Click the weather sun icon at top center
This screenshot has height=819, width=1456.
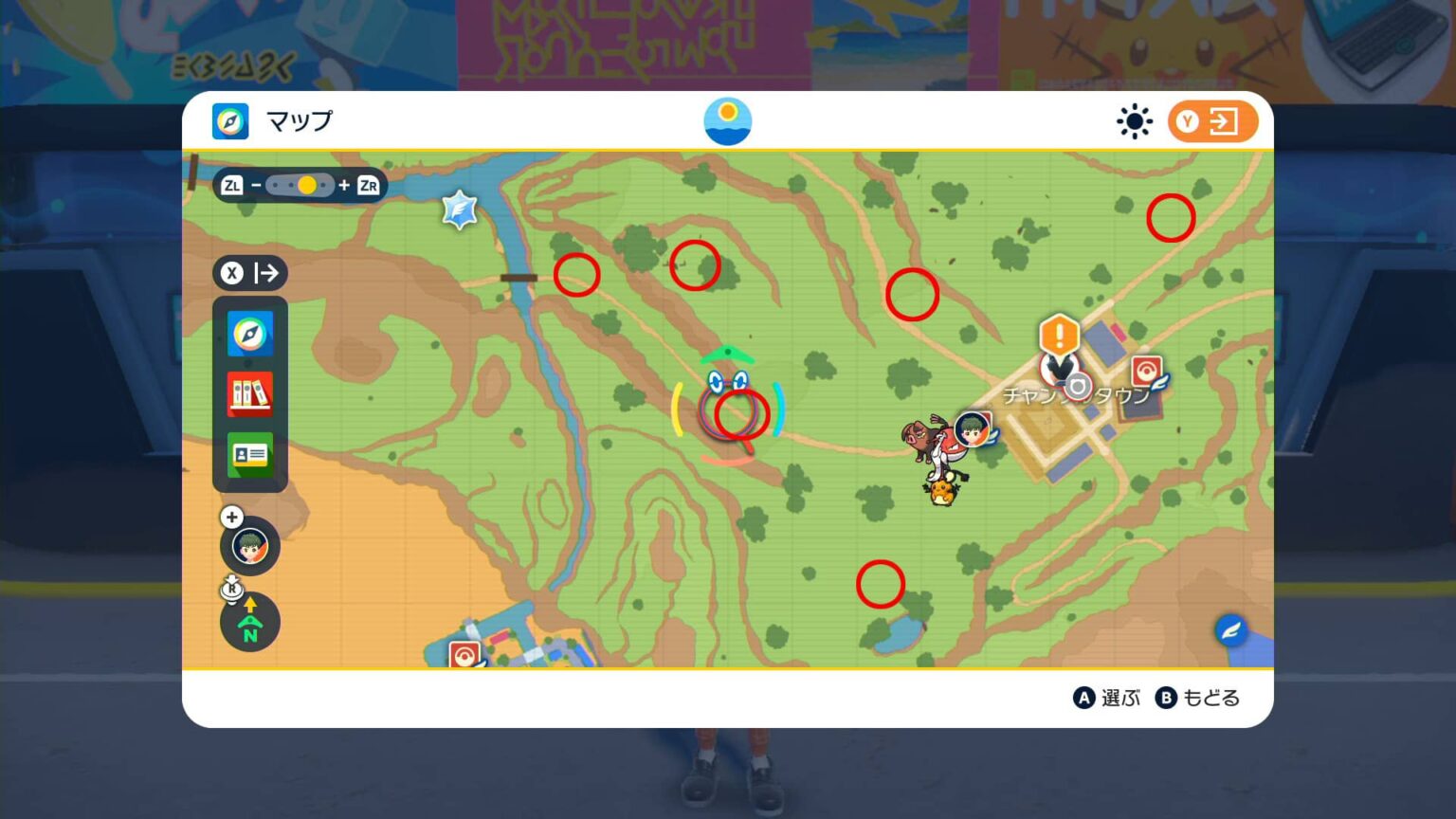tap(728, 120)
